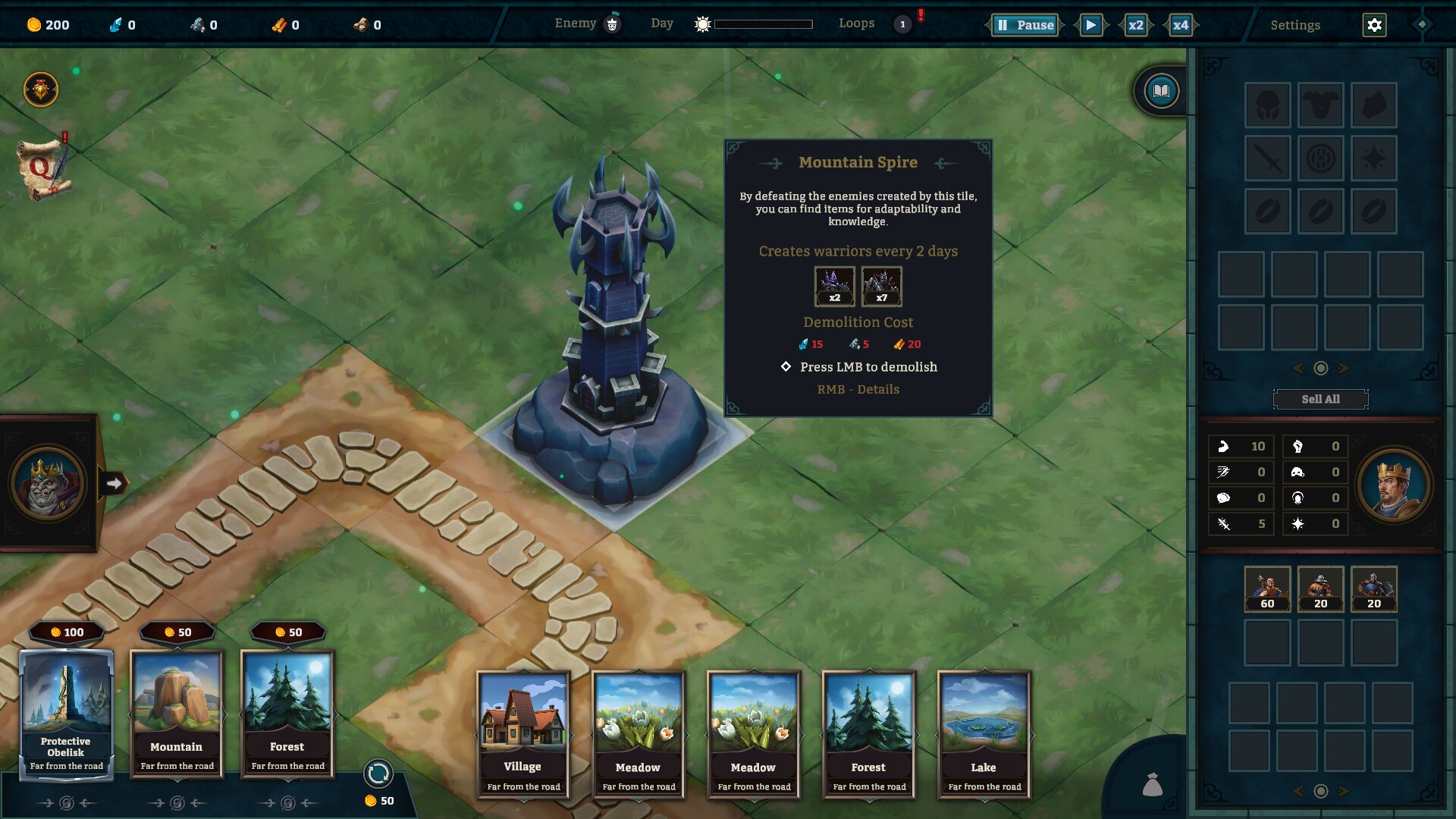Set game speed to x4
The height and width of the screenshot is (819, 1456).
pos(1180,25)
